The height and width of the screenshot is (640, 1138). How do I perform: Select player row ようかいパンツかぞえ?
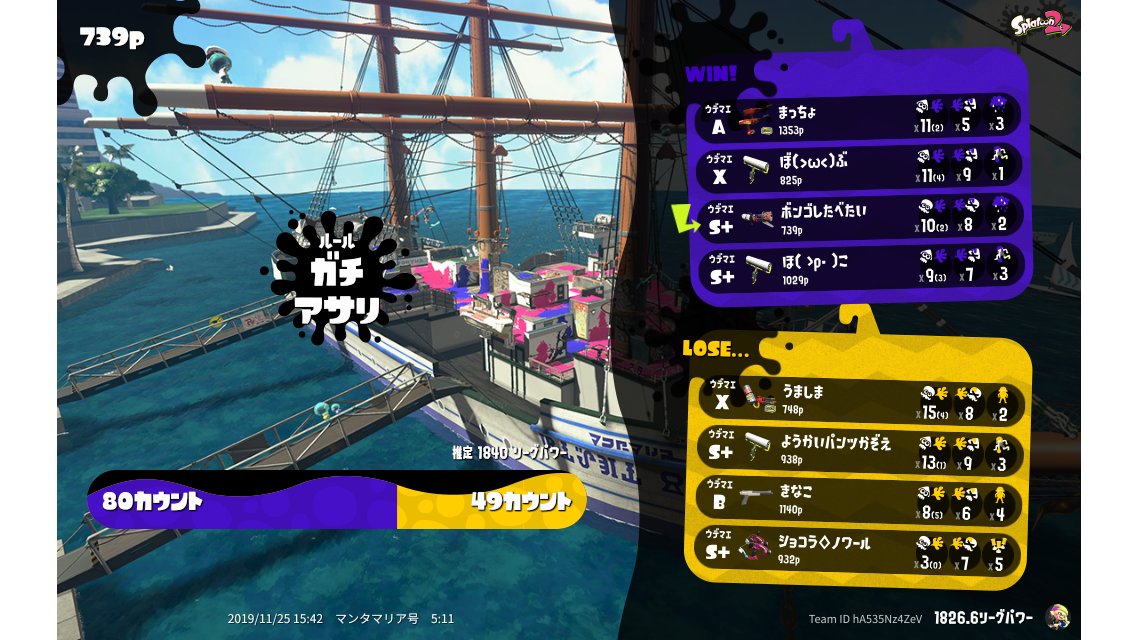858,450
